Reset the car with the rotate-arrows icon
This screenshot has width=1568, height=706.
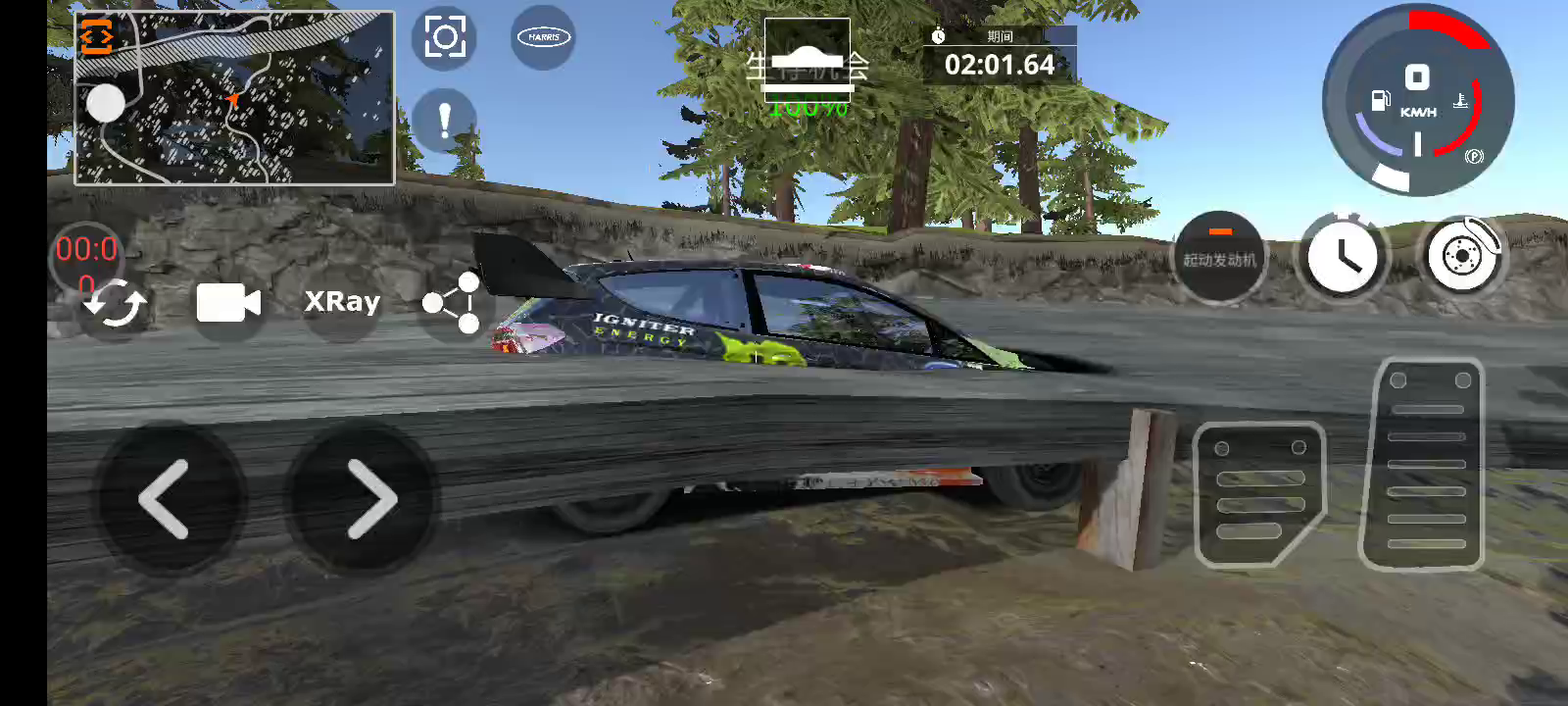[x=115, y=305]
